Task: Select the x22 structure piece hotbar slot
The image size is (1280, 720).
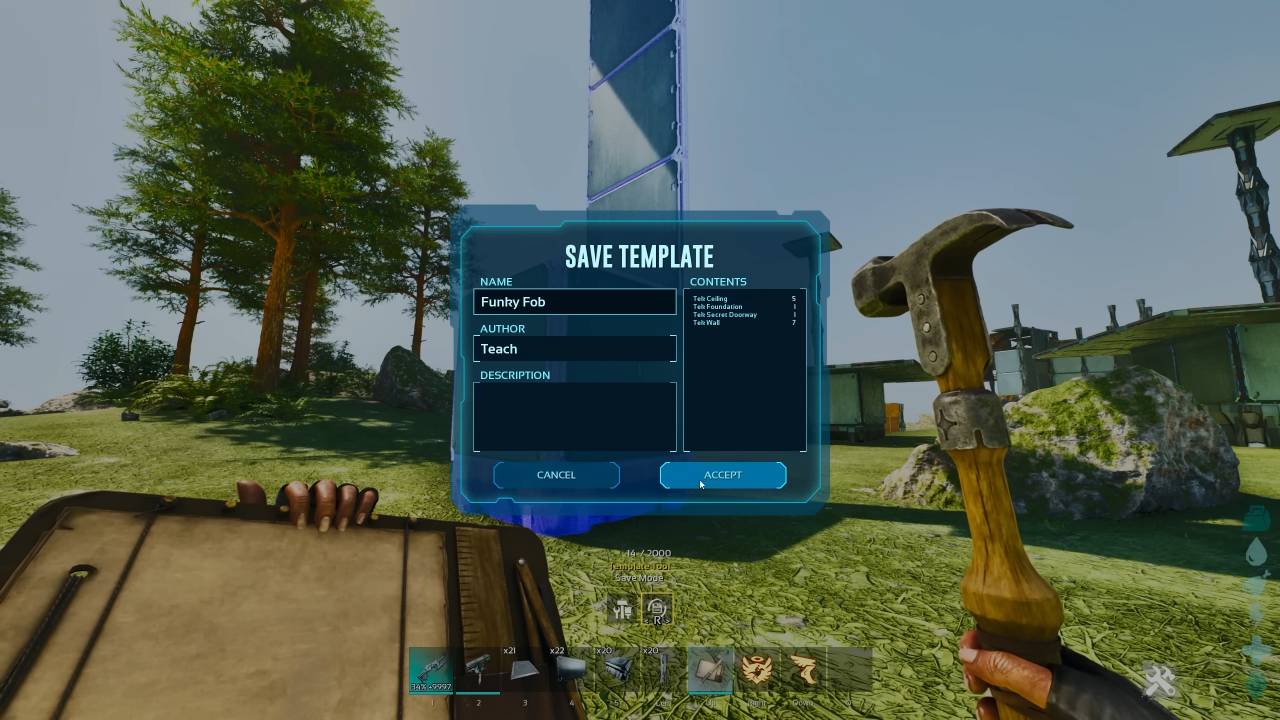Action: [571, 669]
